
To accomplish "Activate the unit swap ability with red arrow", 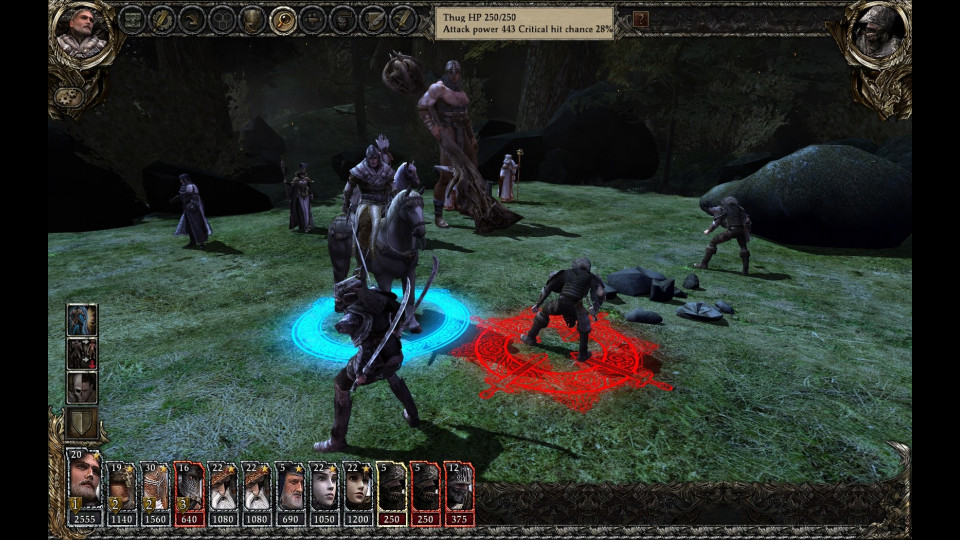I will tap(81, 354).
